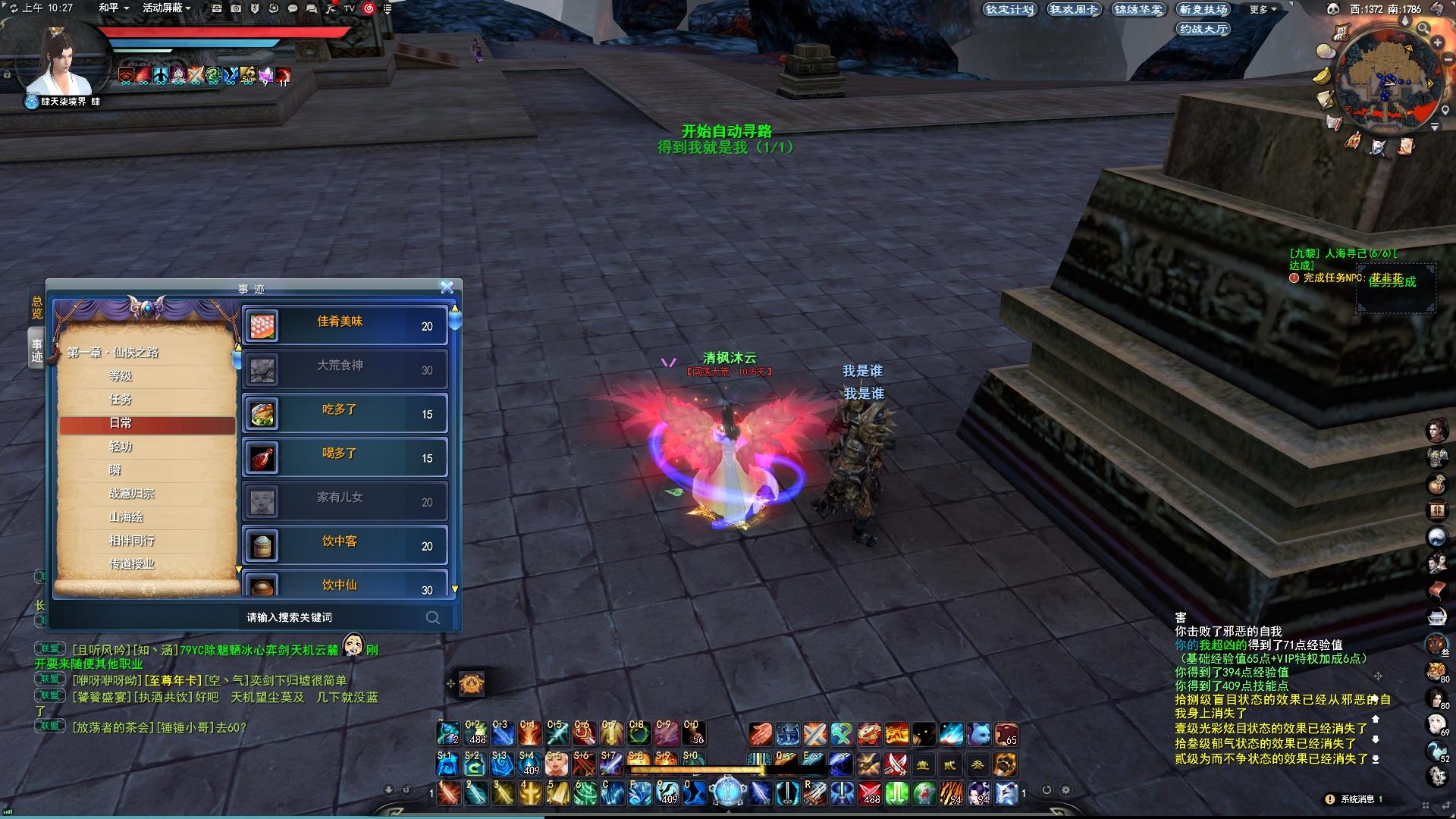
Task: Select the 喝多了 achievement row
Action: pyautogui.click(x=345, y=457)
